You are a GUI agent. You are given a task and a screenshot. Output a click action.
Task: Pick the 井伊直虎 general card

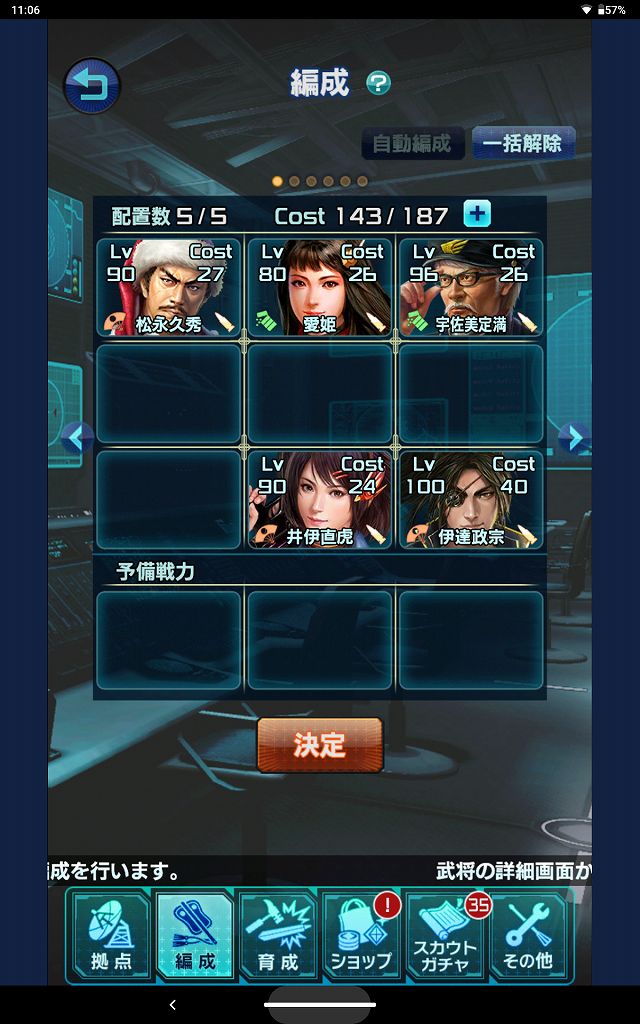pos(320,500)
